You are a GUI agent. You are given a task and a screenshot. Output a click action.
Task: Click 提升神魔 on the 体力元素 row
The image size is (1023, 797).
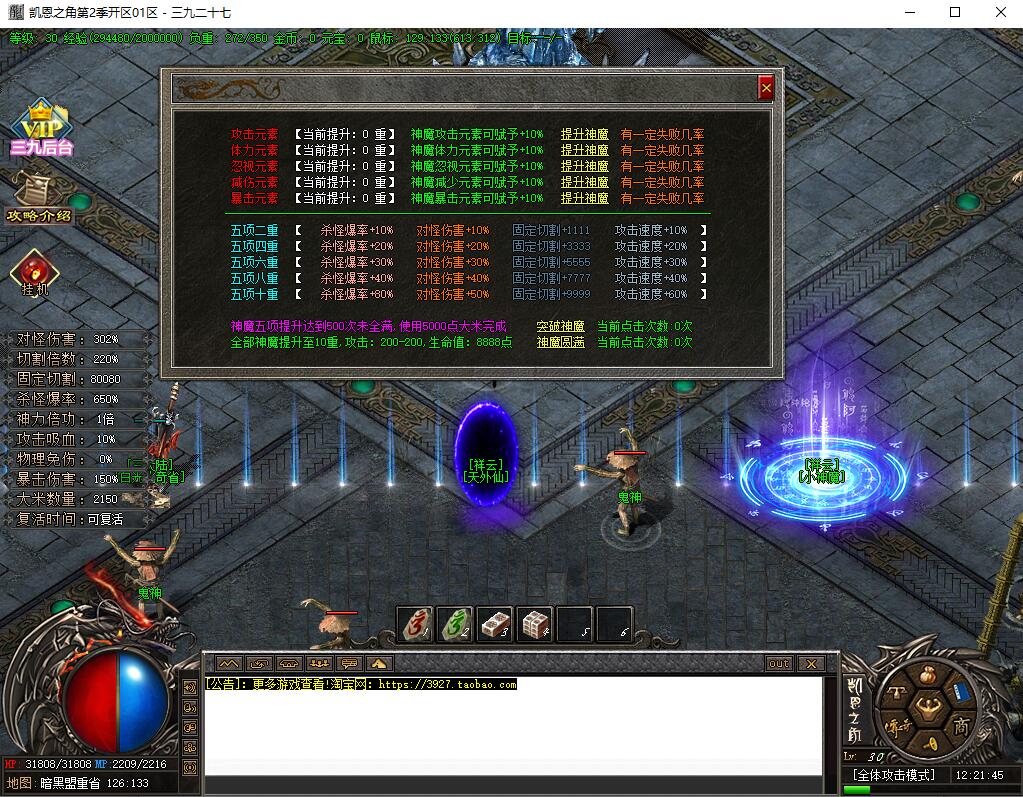click(x=584, y=150)
